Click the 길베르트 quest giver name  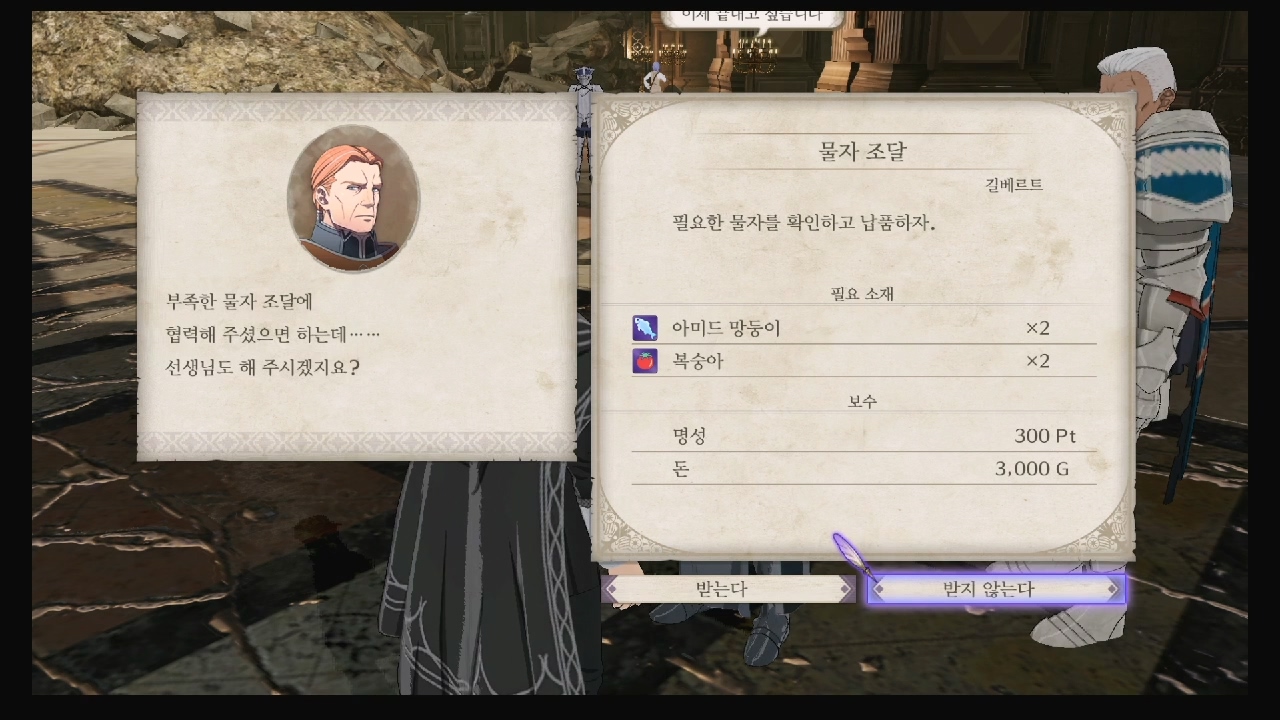click(x=1013, y=184)
